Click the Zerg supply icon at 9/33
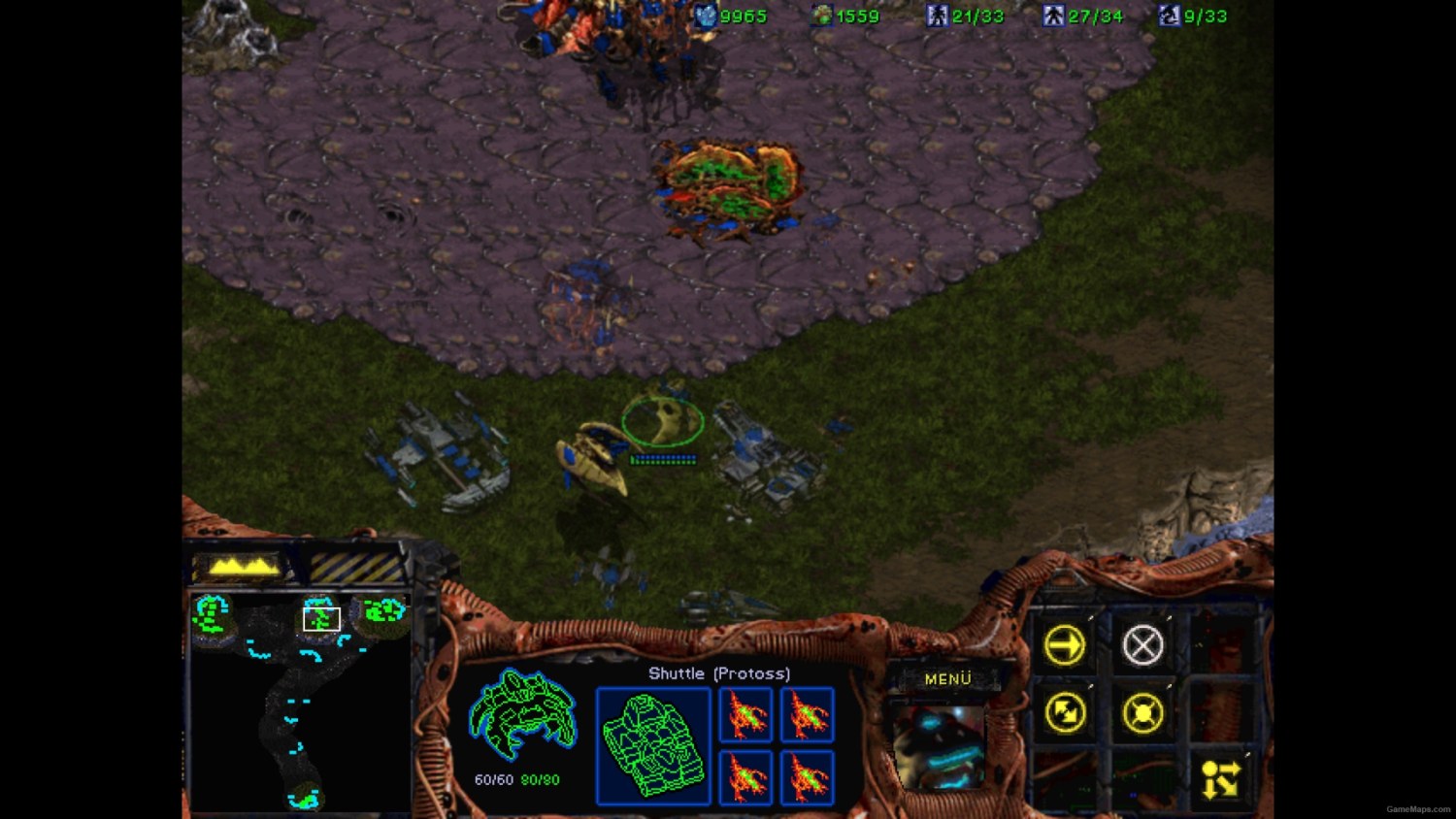Screen dimensions: 1456x819 pyautogui.click(x=1168, y=15)
